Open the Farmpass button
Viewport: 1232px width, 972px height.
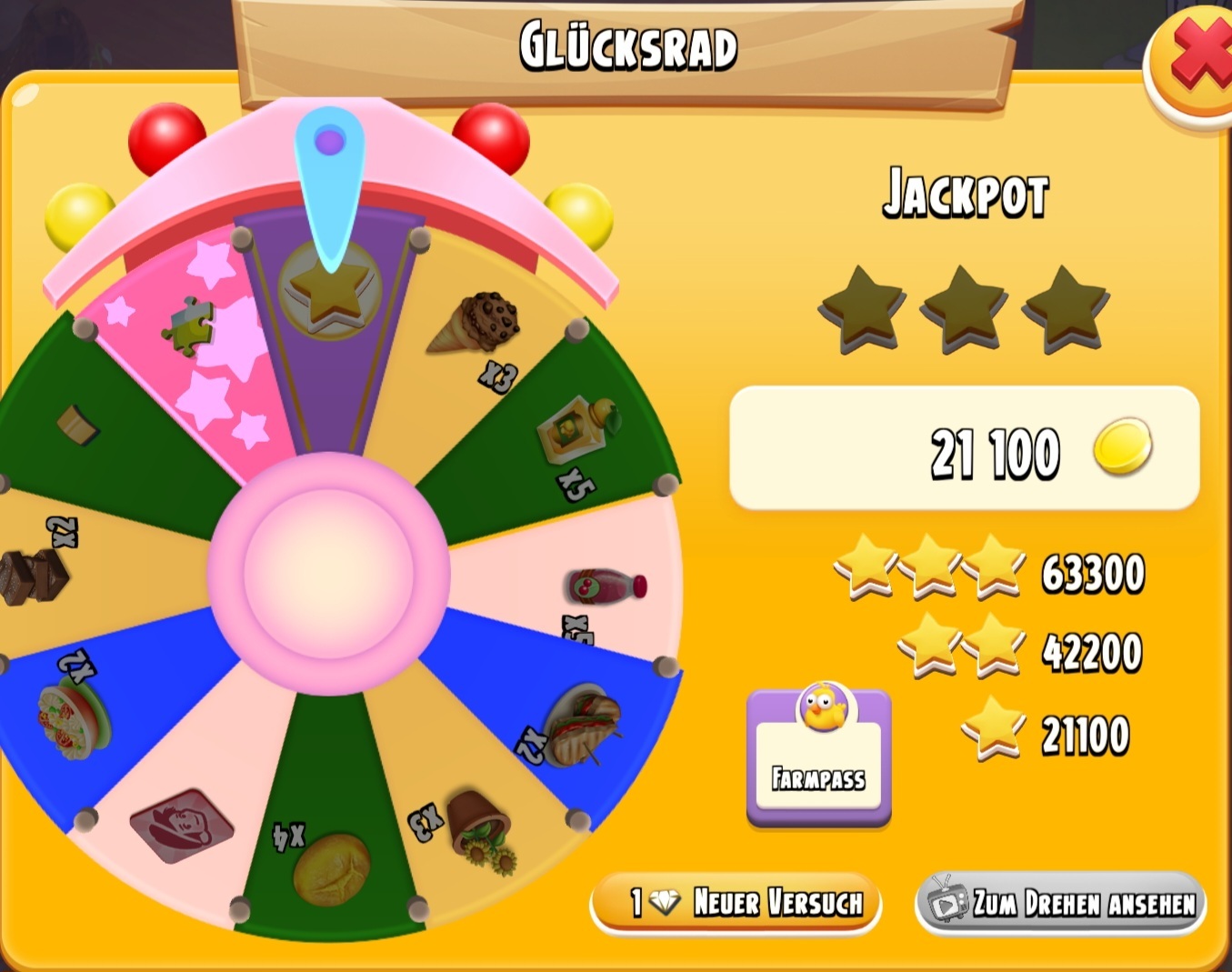[x=818, y=758]
